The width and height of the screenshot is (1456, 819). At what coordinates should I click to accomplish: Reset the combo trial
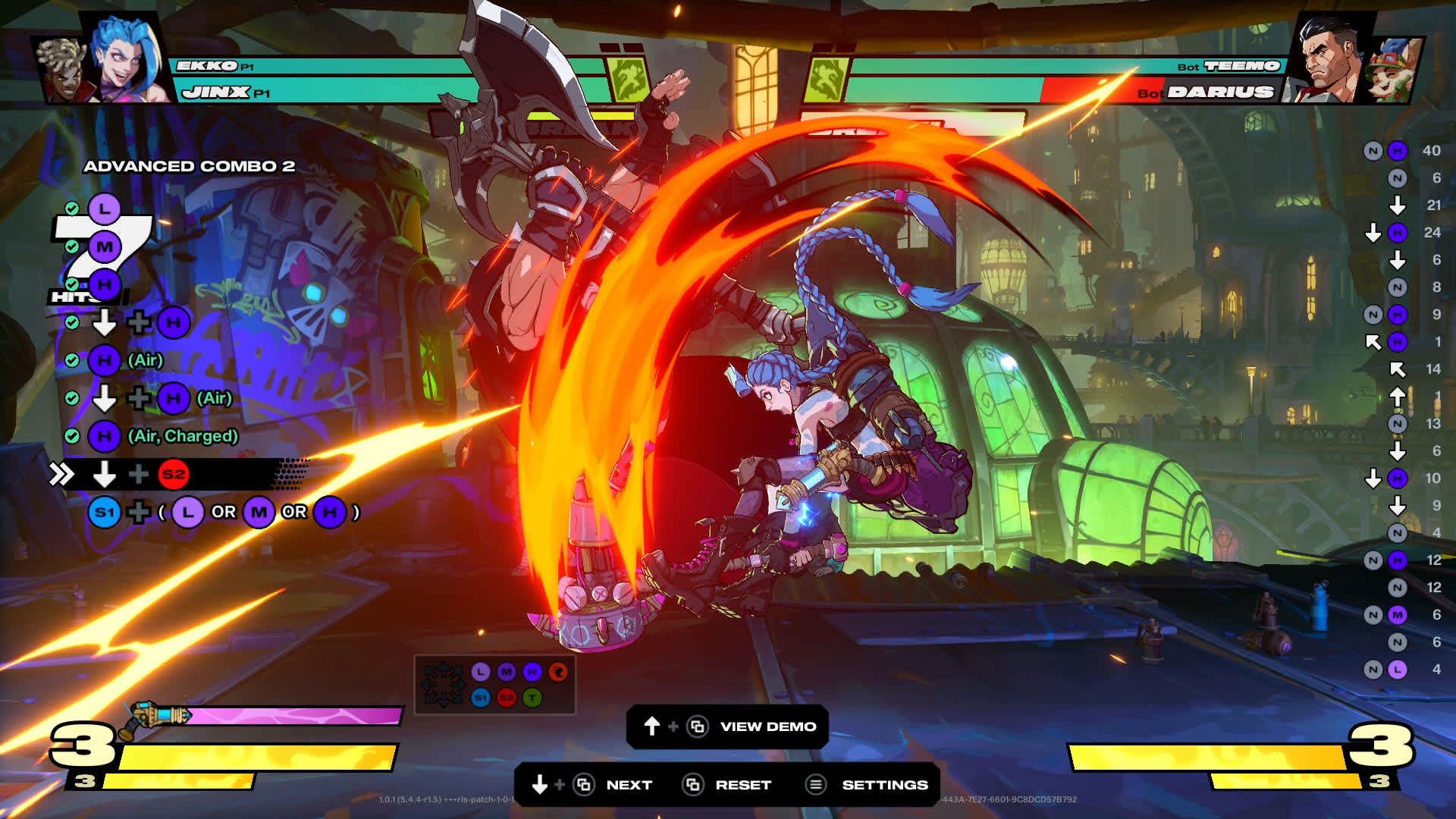pos(742,785)
